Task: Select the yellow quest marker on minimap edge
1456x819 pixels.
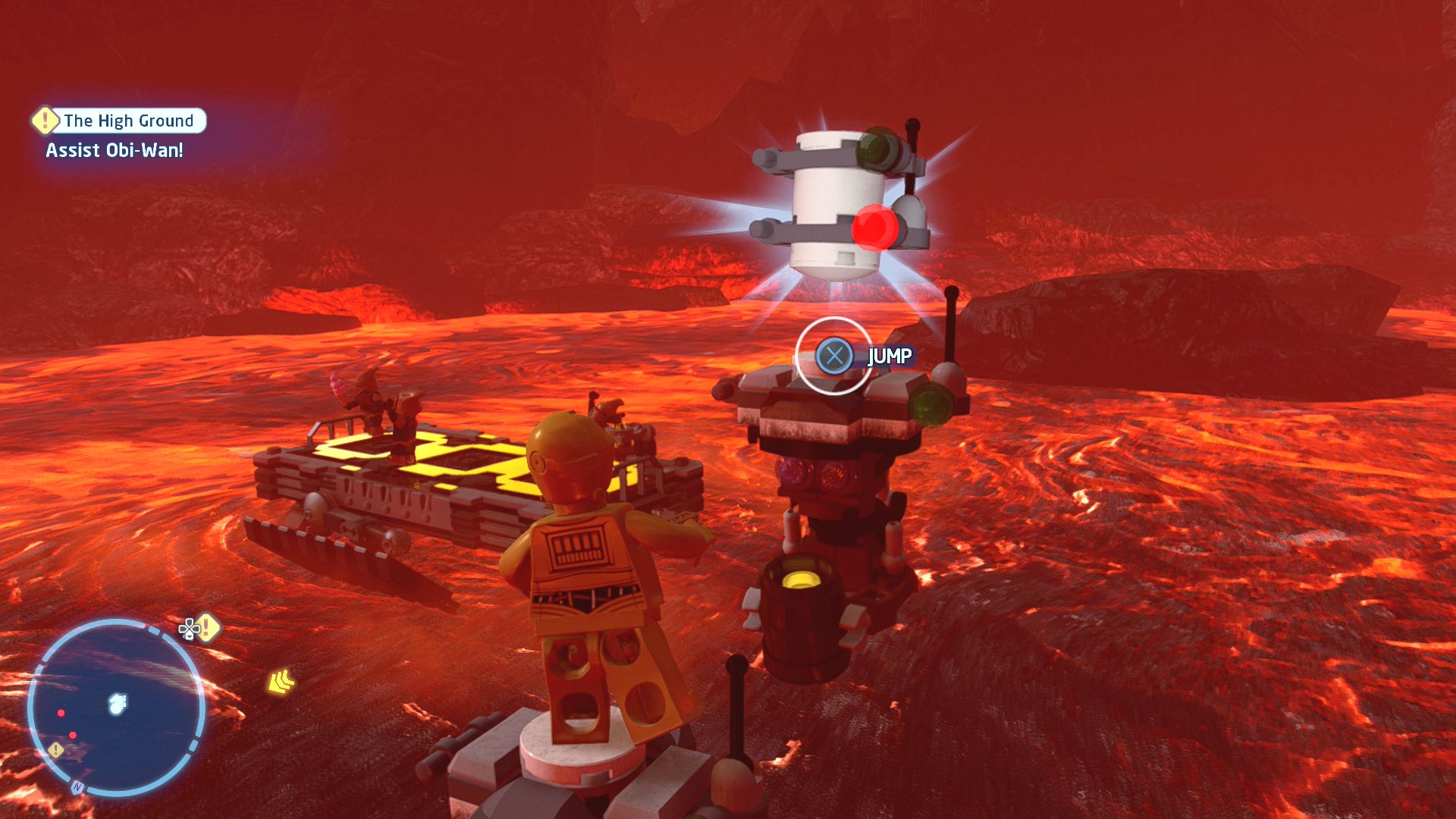Action: pyautogui.click(x=56, y=750)
